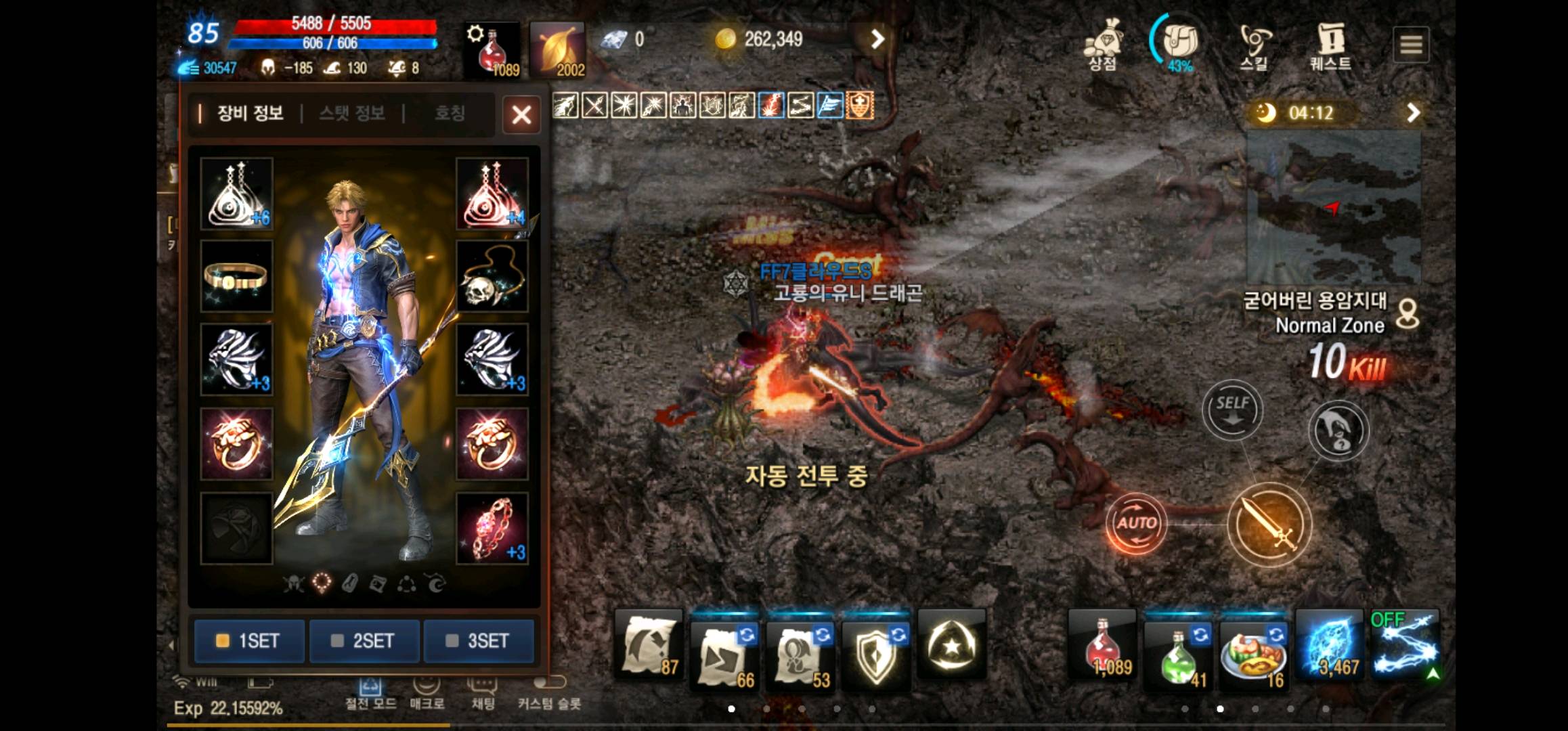Expand the chevron beside the 04:12 timer
The height and width of the screenshot is (731, 1568).
pyautogui.click(x=1414, y=112)
